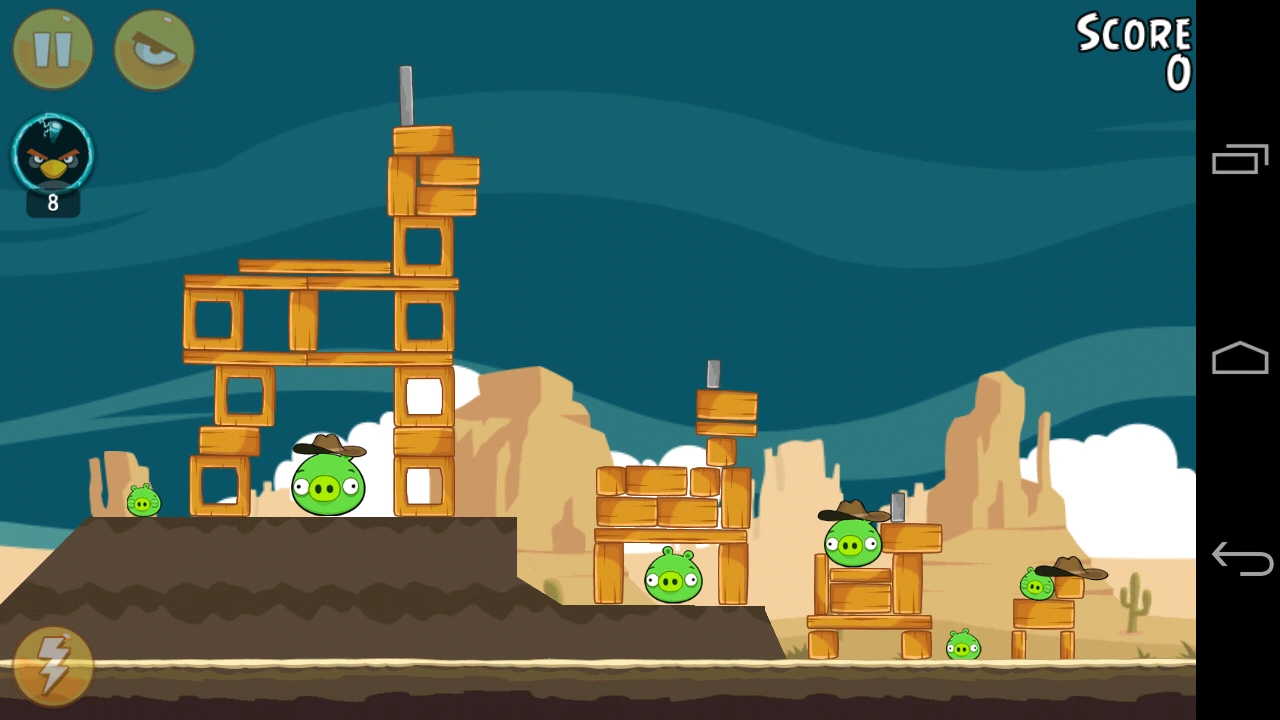
Task: Click the score value showing 0
Action: point(1177,73)
